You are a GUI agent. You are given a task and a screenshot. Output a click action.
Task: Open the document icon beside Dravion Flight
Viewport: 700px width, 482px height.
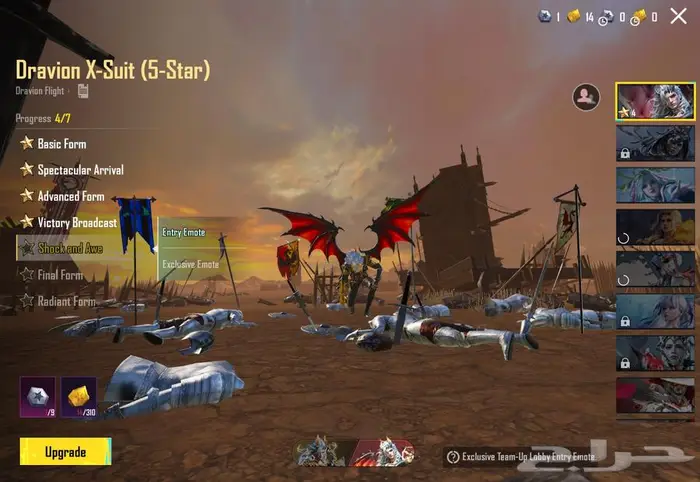(x=83, y=91)
